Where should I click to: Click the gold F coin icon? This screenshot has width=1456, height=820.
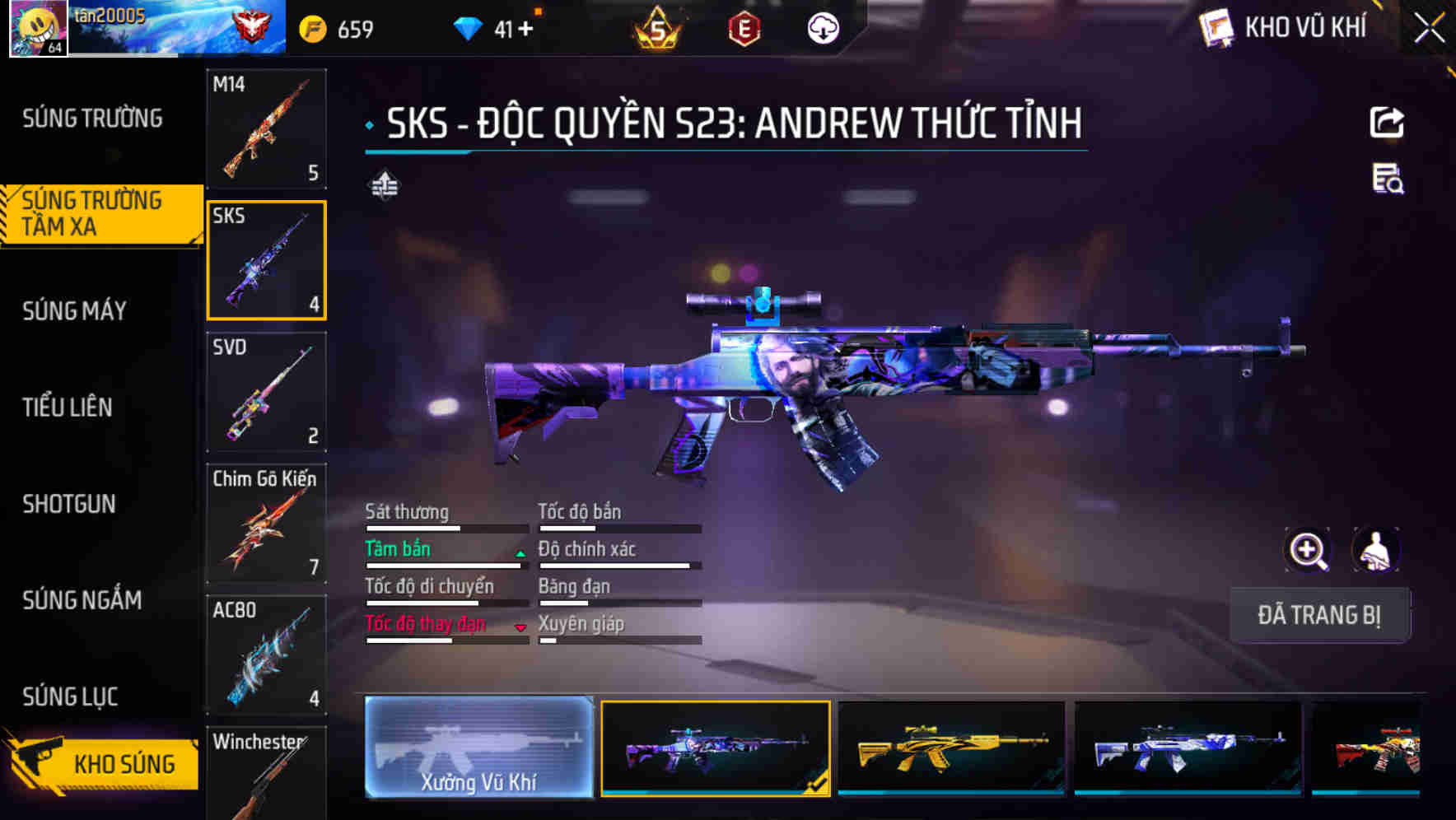point(310,26)
